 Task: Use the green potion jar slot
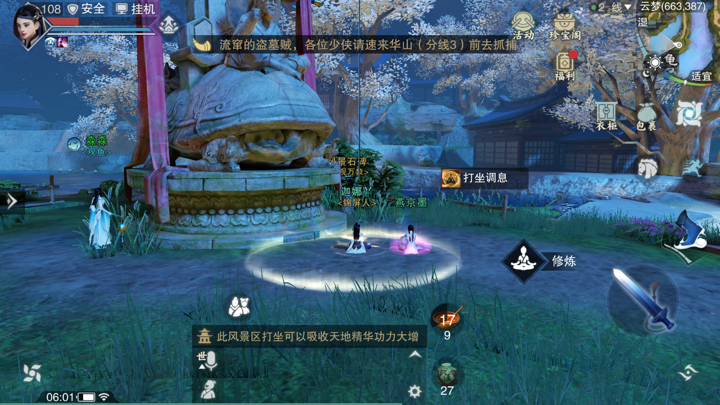coord(447,373)
